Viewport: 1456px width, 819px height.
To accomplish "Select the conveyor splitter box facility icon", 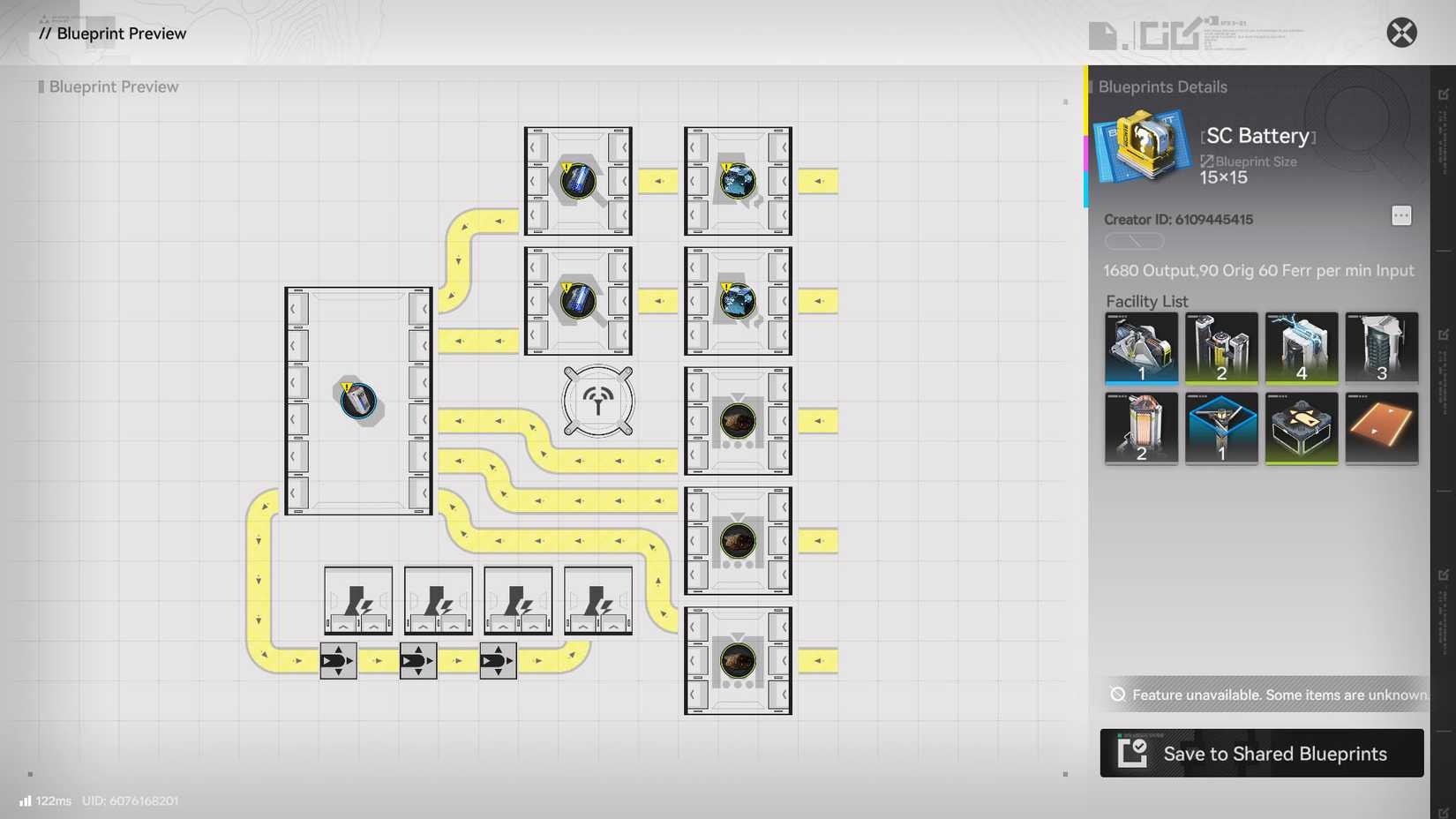I will (x=1302, y=429).
